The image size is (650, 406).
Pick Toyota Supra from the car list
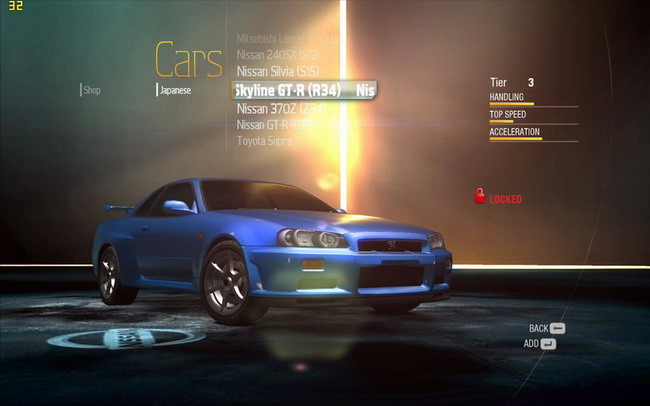pyautogui.click(x=265, y=141)
